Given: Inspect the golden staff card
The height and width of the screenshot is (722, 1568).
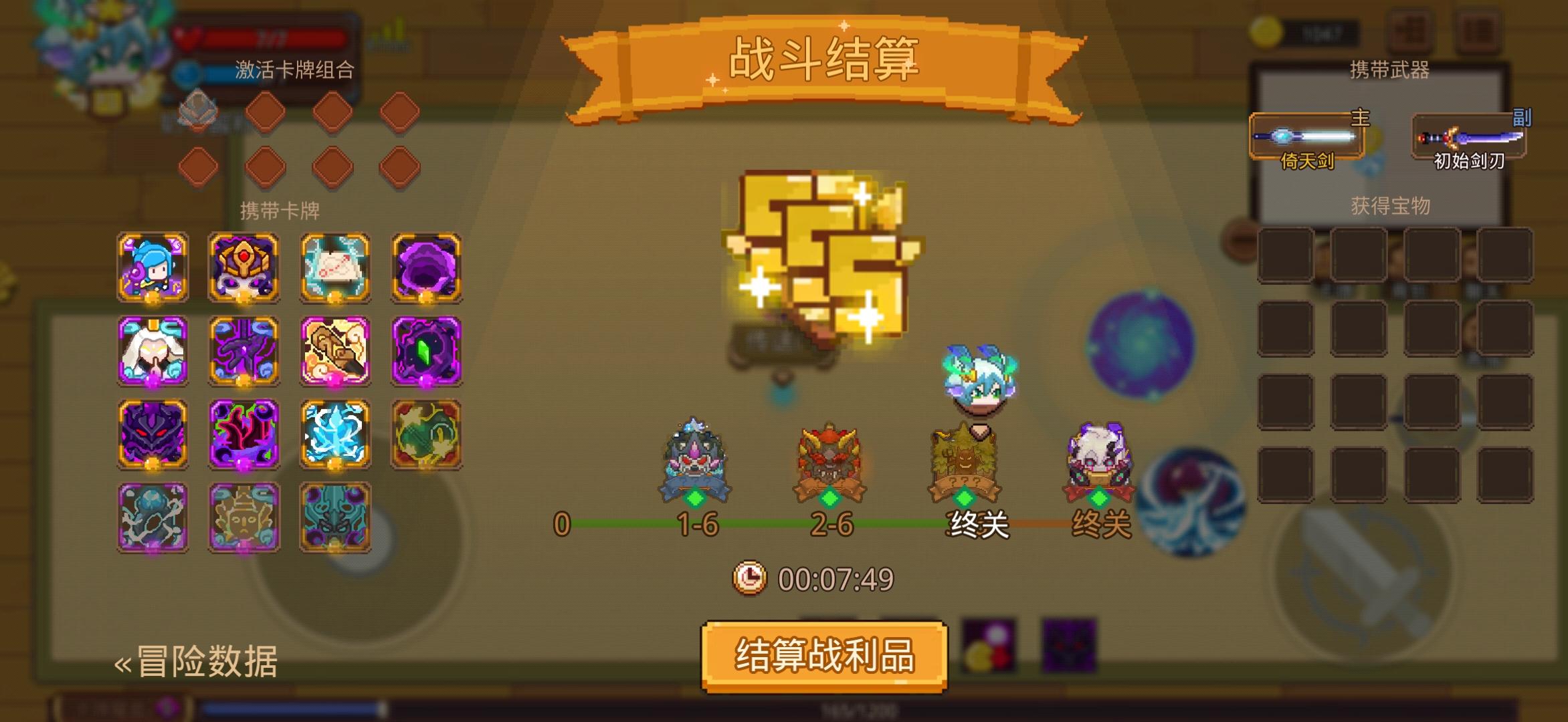Looking at the screenshot, I should coord(335,352).
